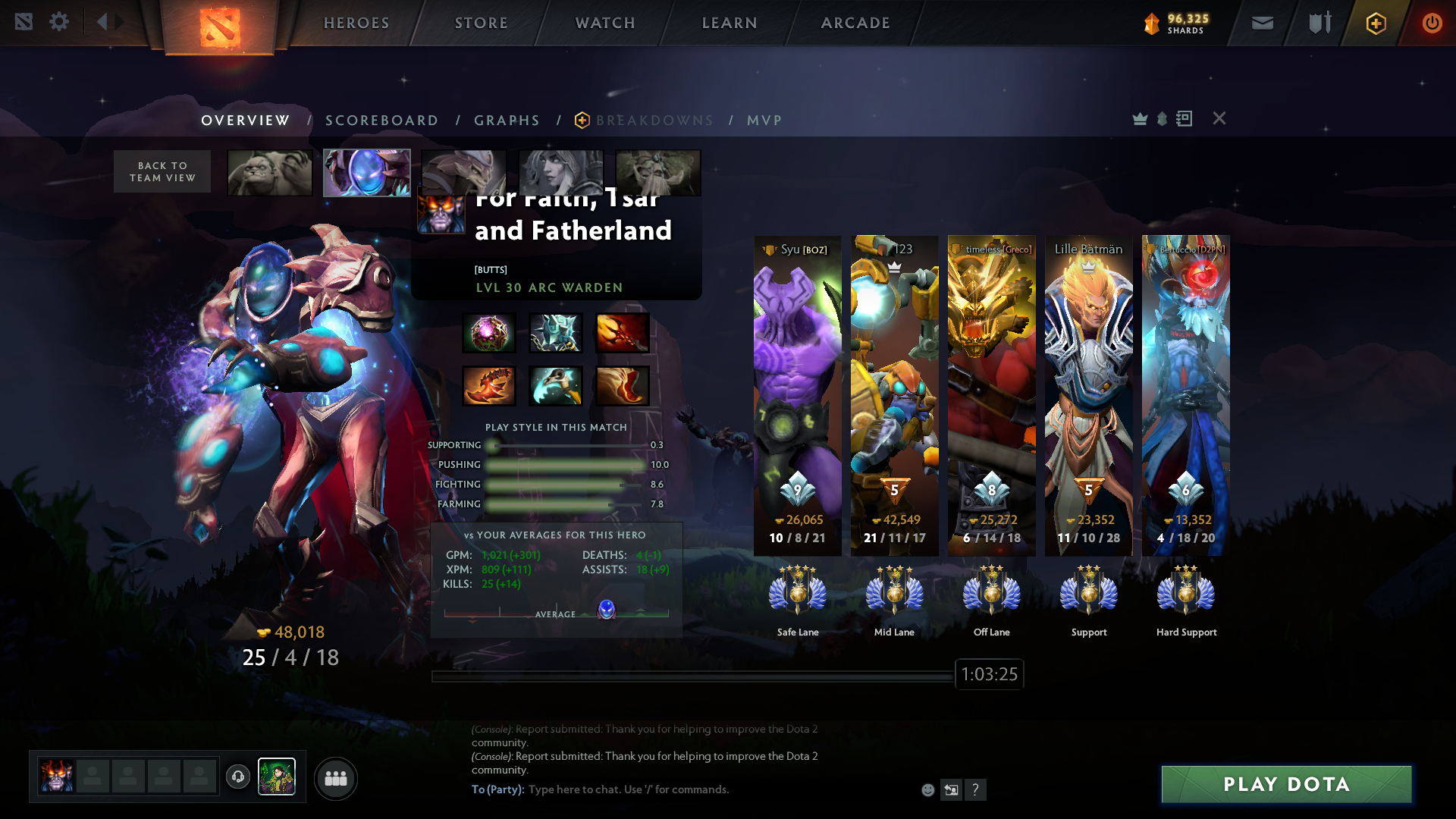Go to the Store section
Viewport: 1456px width, 819px height.
pos(482,23)
